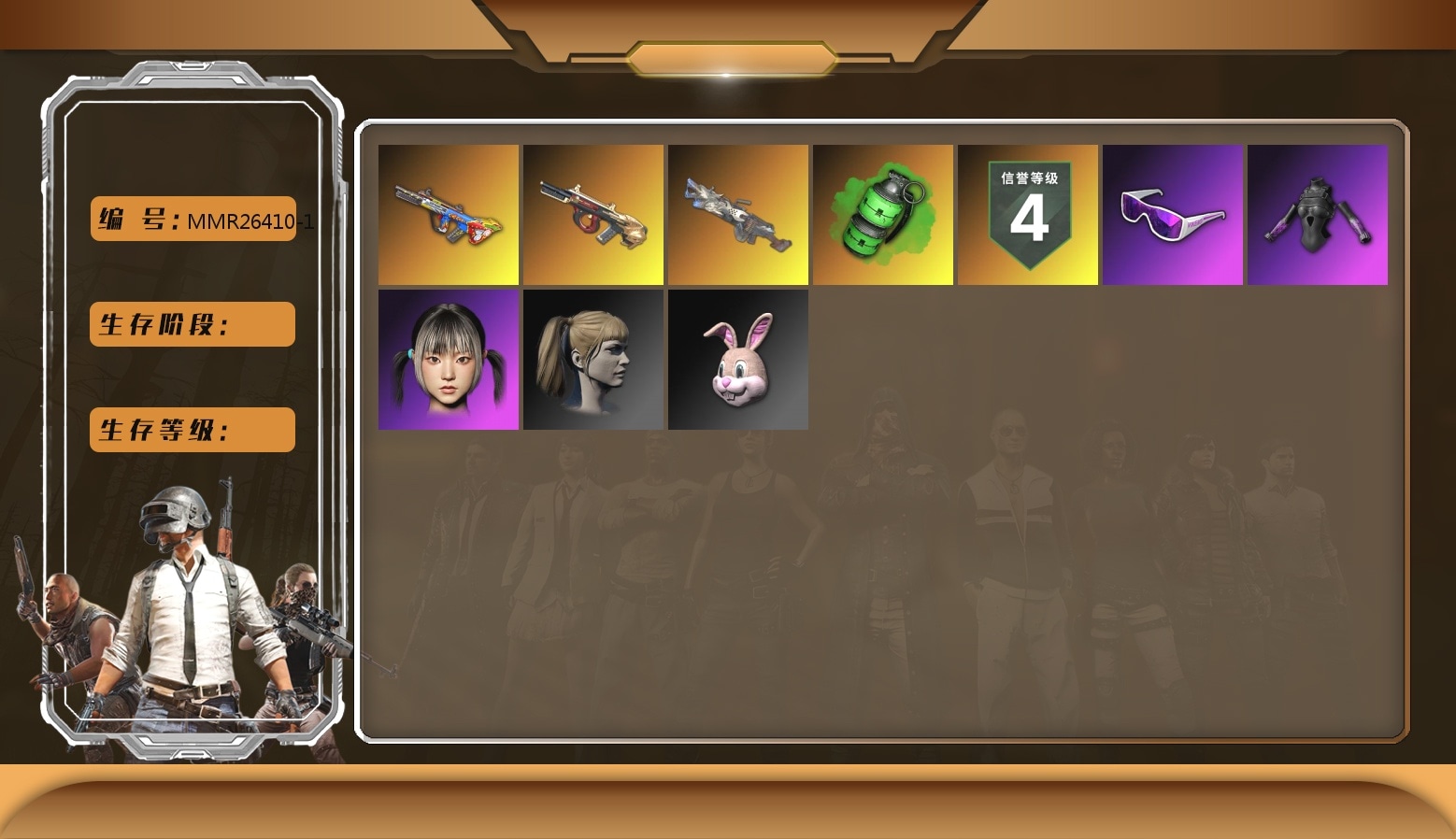Open the reputation level 4 badge
Screen dimensions: 1456x839
[1028, 214]
